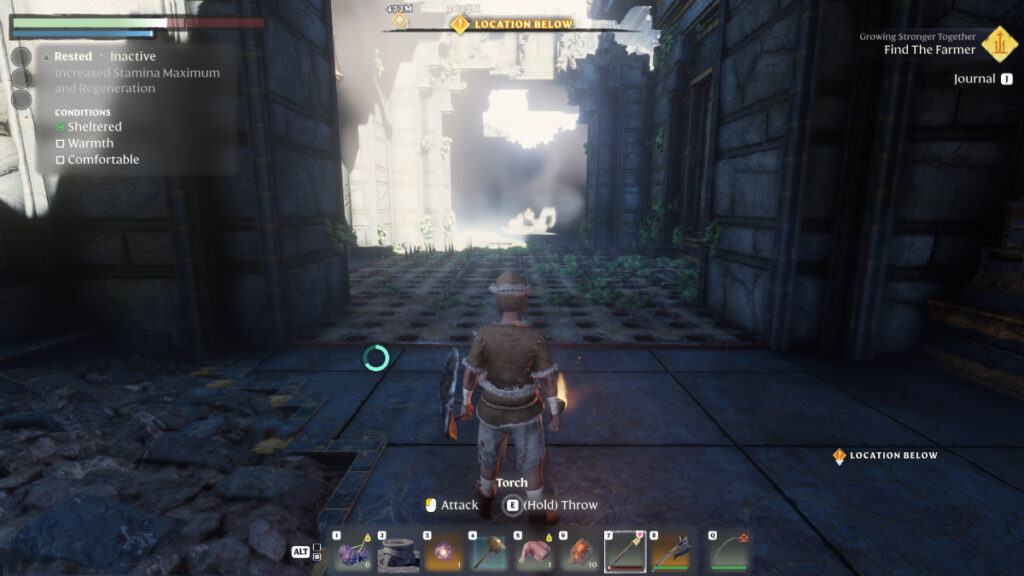Click the ALT hotbar switch indicator
Screen dimensions: 1024x576
(x=300, y=551)
